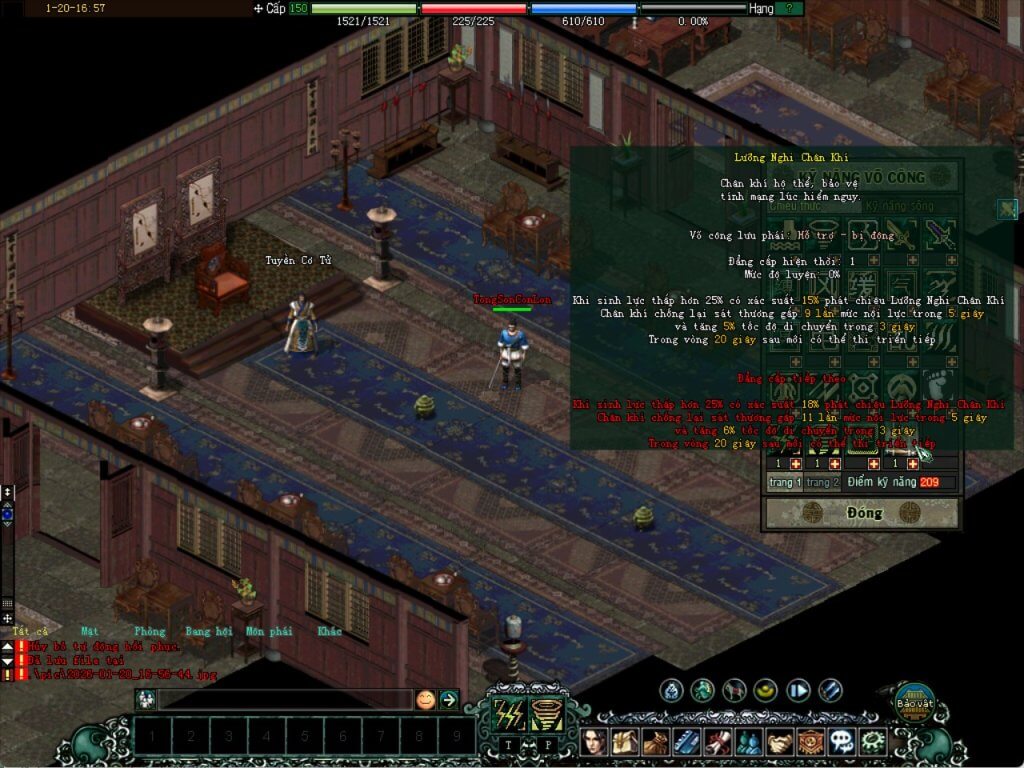
Task: Close the panel using the blue X
Action: click(x=1007, y=209)
